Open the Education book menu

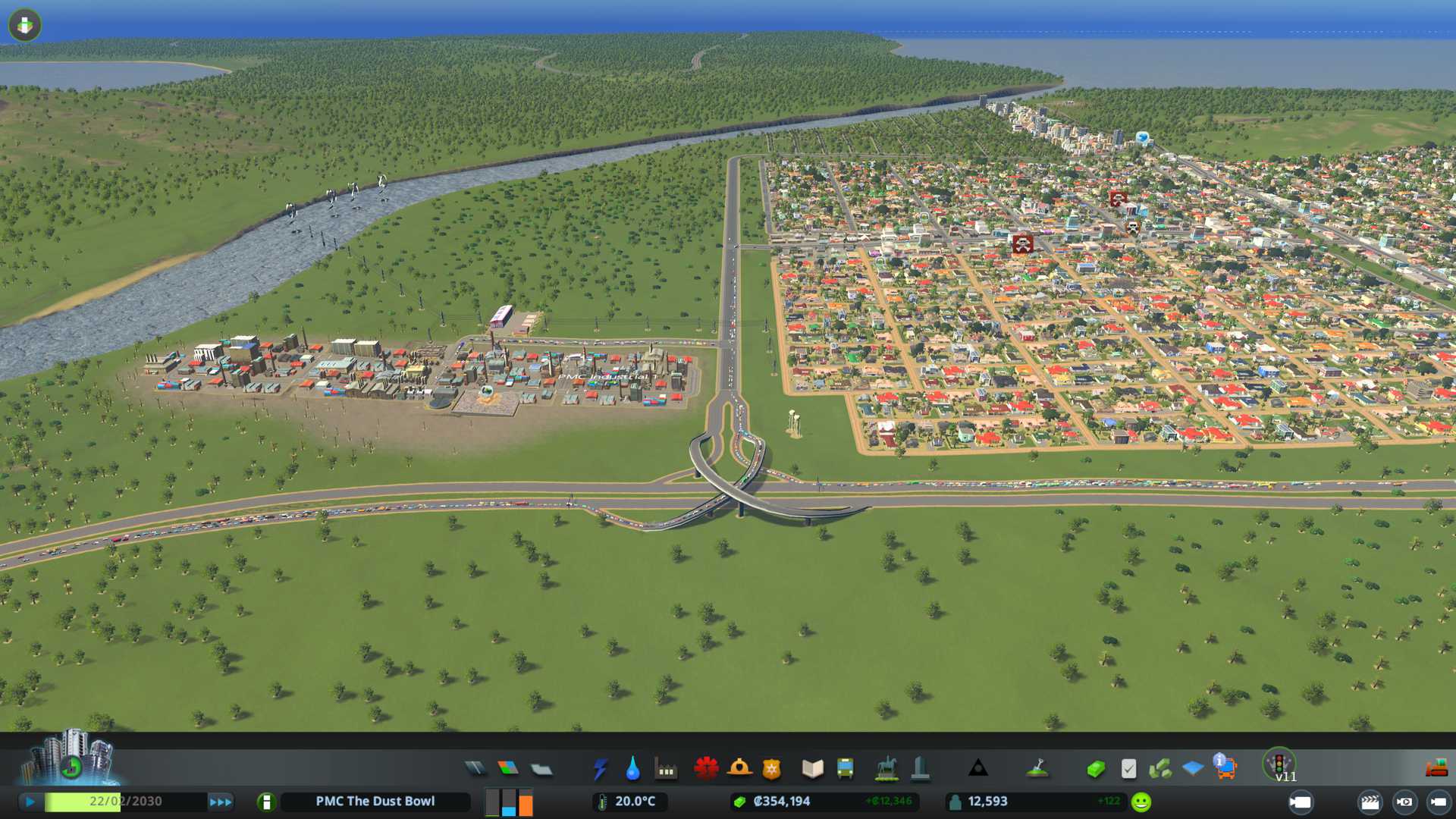tap(812, 769)
